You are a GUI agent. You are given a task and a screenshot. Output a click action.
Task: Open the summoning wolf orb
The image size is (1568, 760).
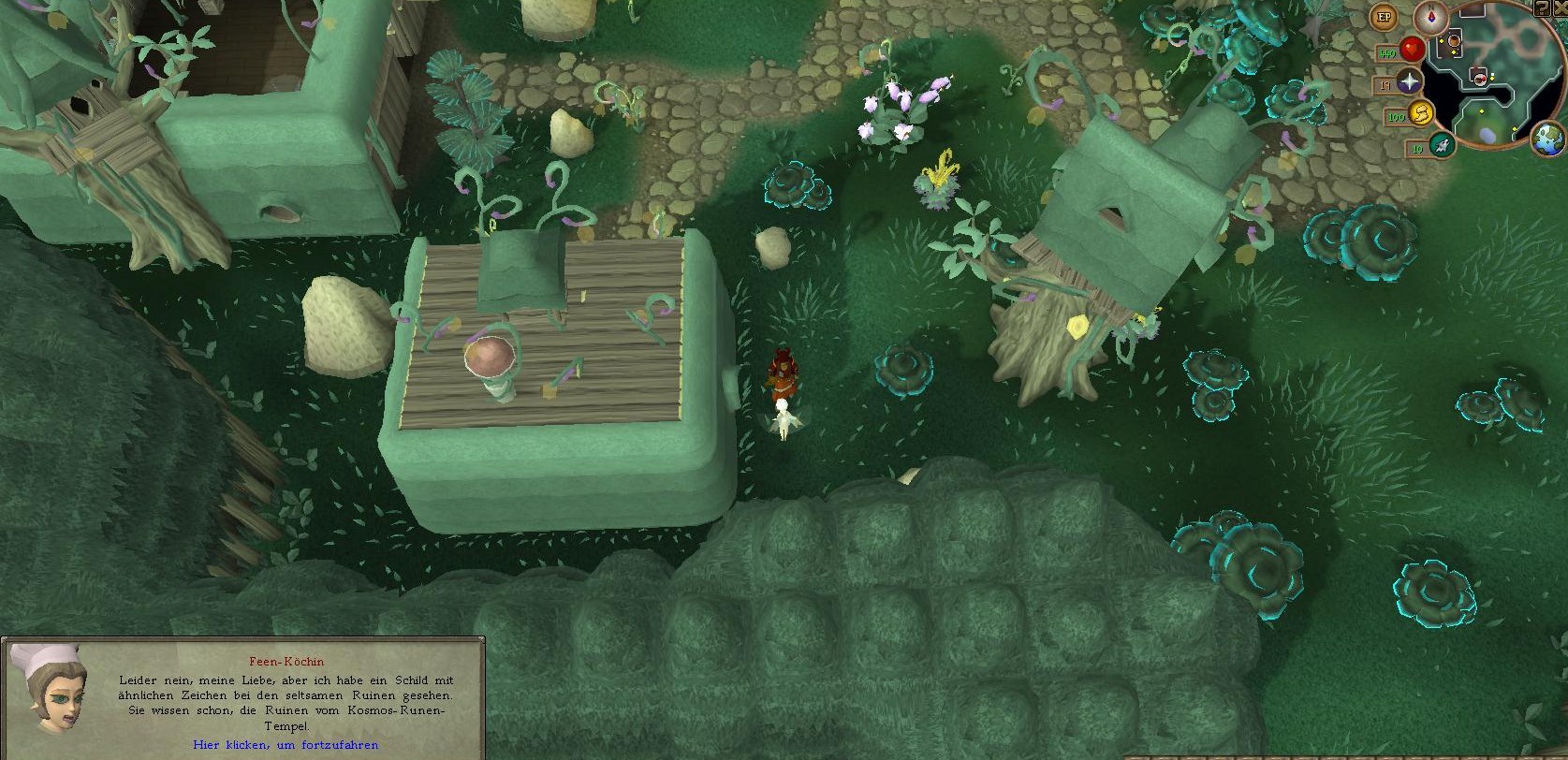1441,144
